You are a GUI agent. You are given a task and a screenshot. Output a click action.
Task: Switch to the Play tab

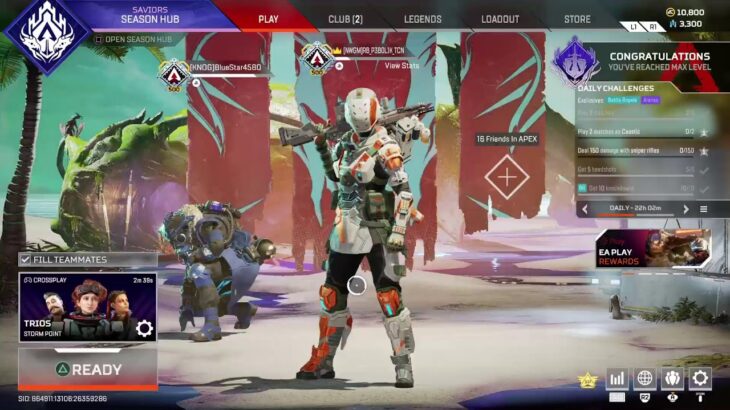point(268,19)
